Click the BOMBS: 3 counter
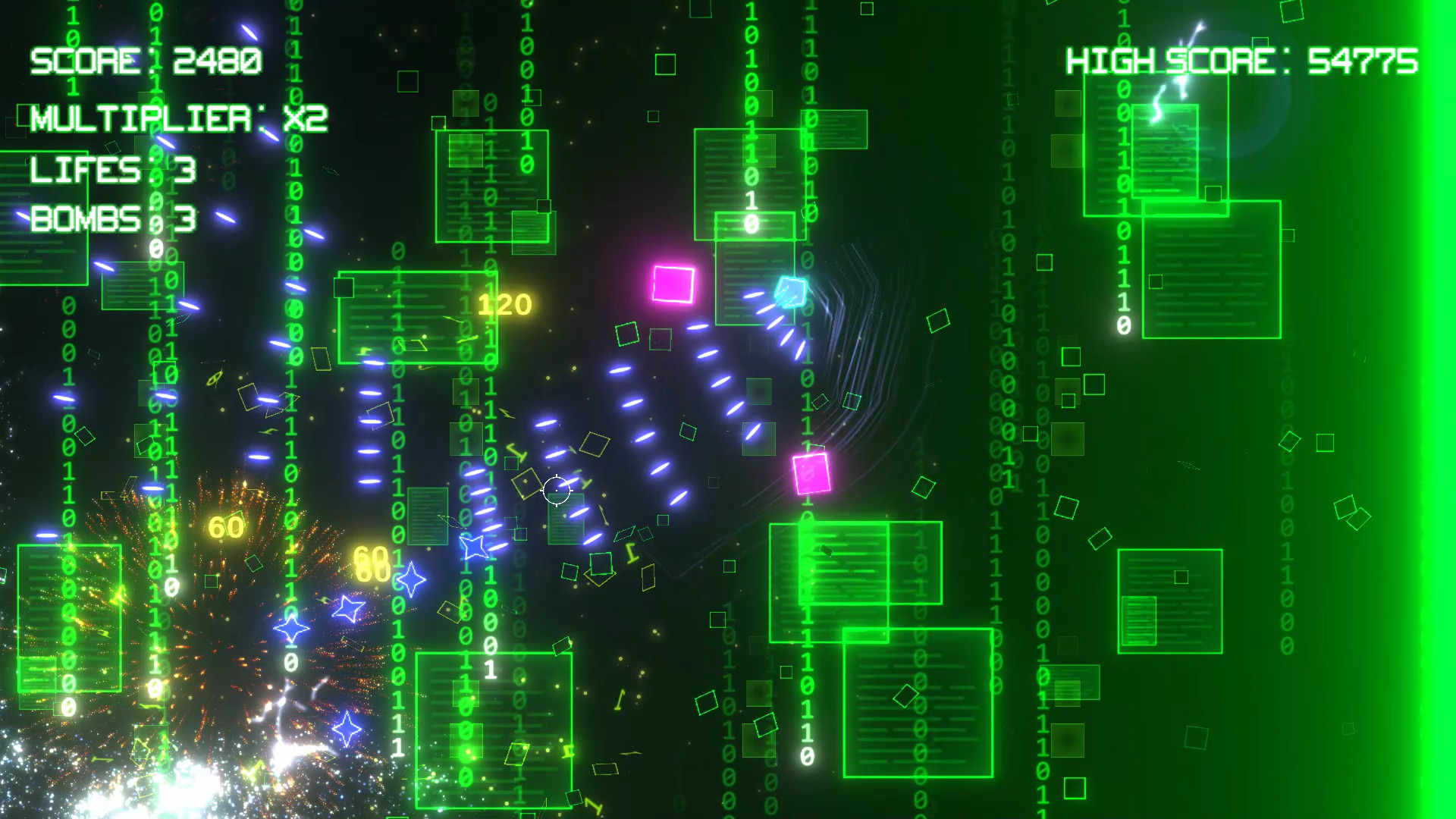Screen dimensions: 1456x819 pyautogui.click(x=114, y=221)
